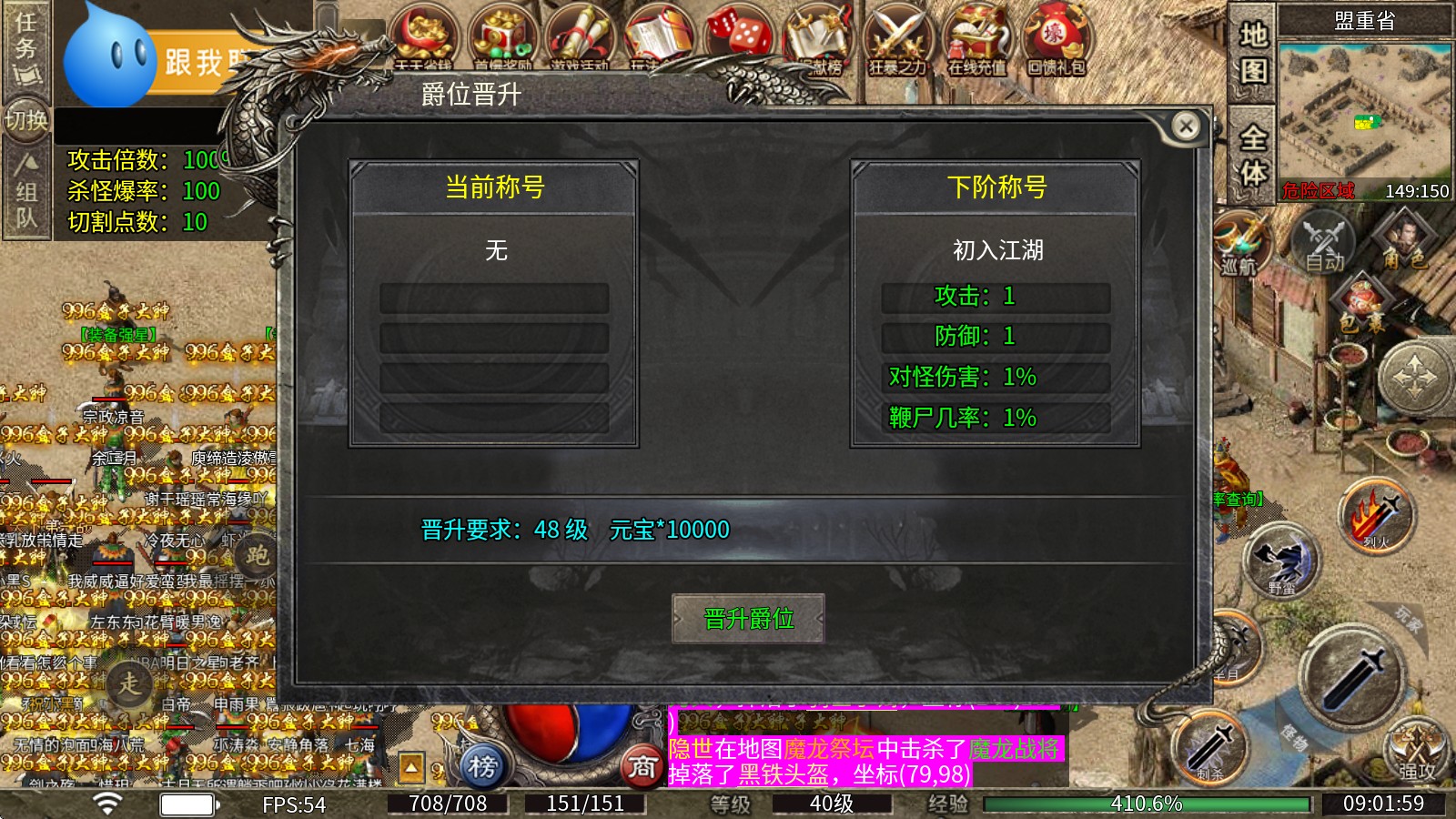
Task: Select the 刺杀 skill icon
Action: [1211, 747]
